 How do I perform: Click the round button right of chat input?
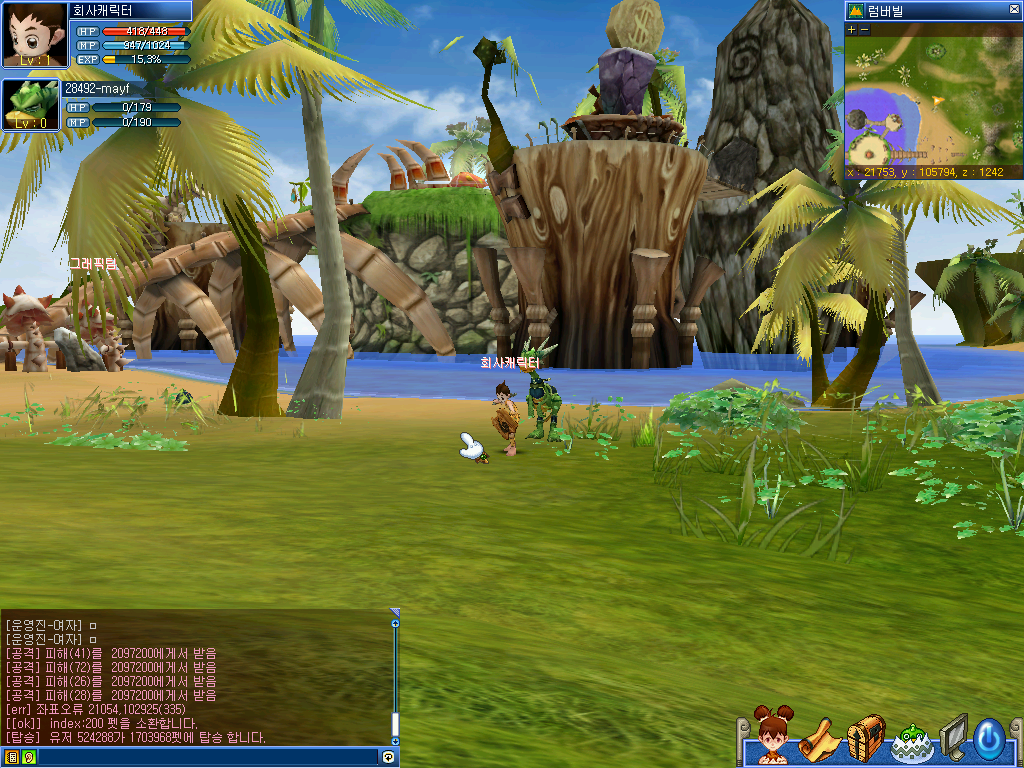pyautogui.click(x=387, y=758)
